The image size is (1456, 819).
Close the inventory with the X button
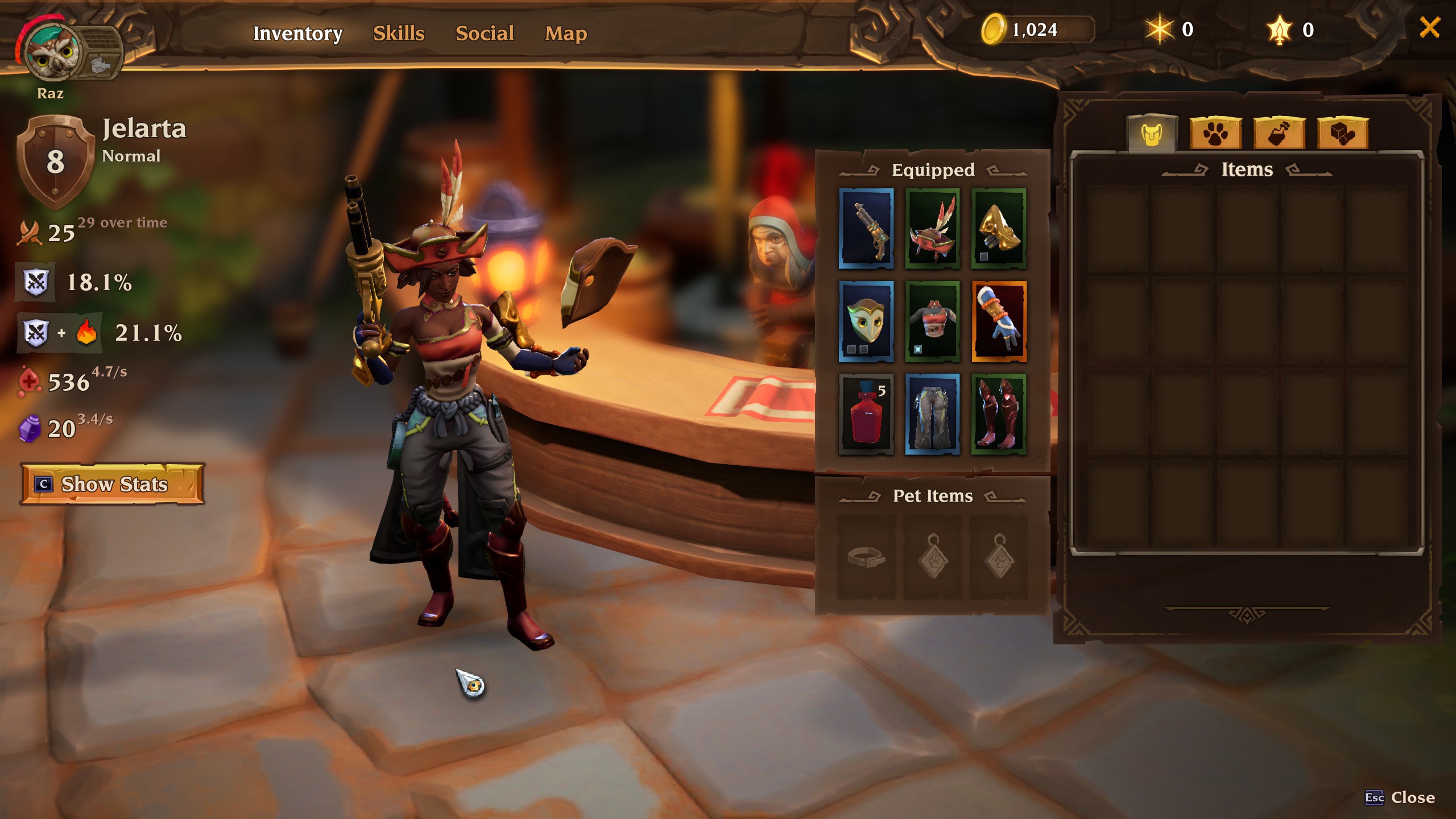(x=1429, y=27)
